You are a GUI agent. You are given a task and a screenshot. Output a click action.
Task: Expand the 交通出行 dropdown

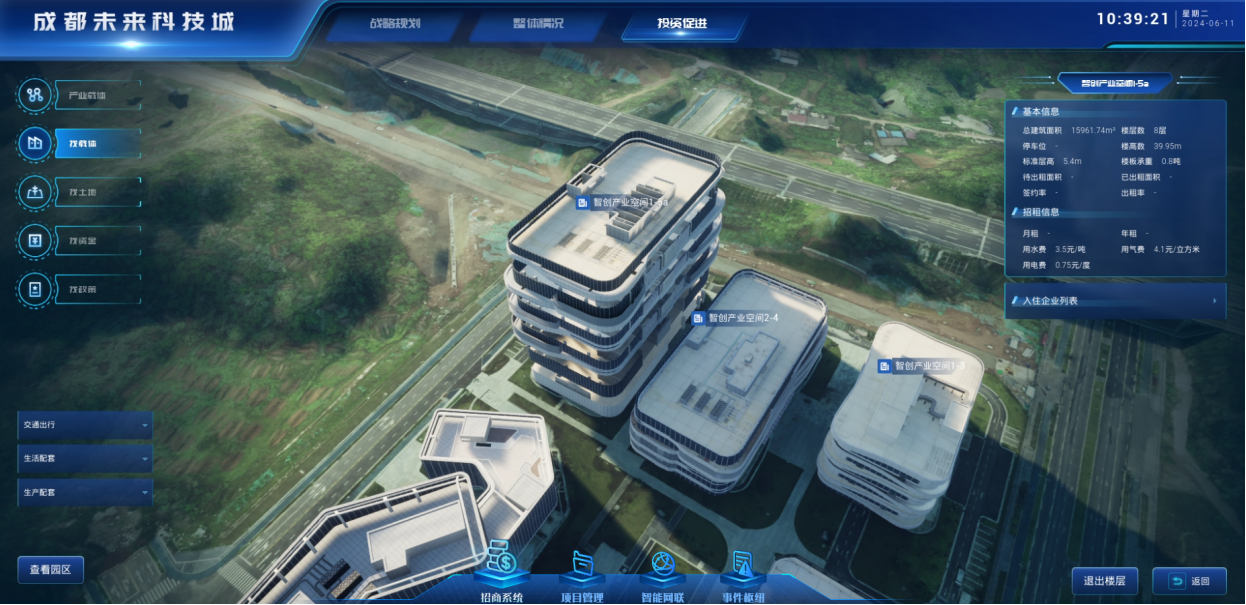point(85,425)
